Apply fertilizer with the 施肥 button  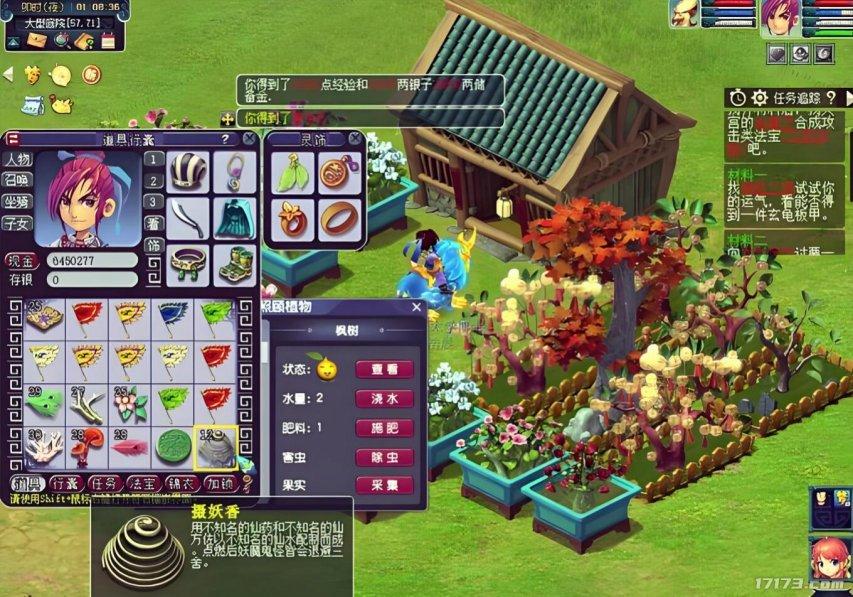[384, 427]
